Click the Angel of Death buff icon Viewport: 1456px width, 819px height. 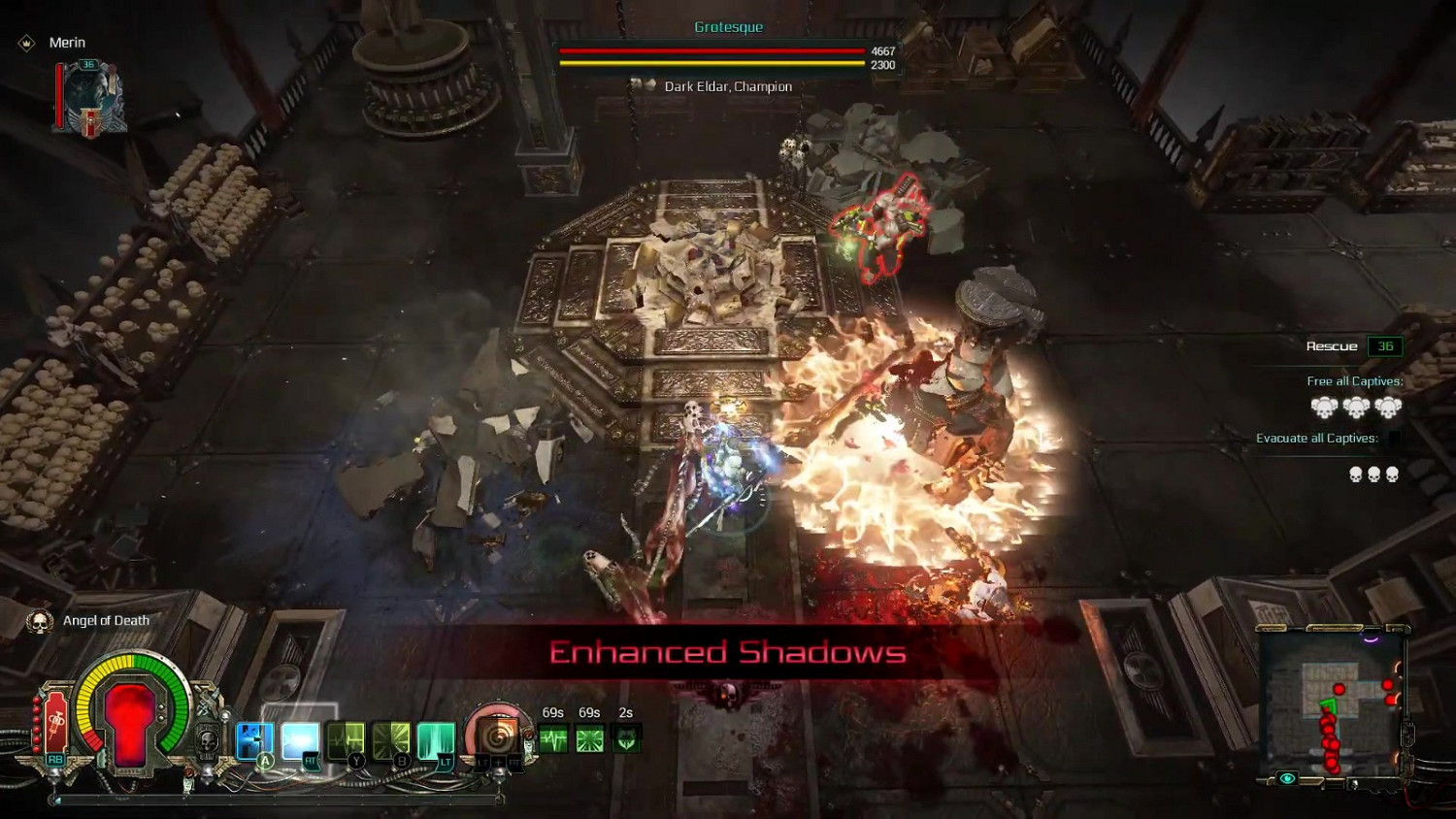(x=39, y=621)
